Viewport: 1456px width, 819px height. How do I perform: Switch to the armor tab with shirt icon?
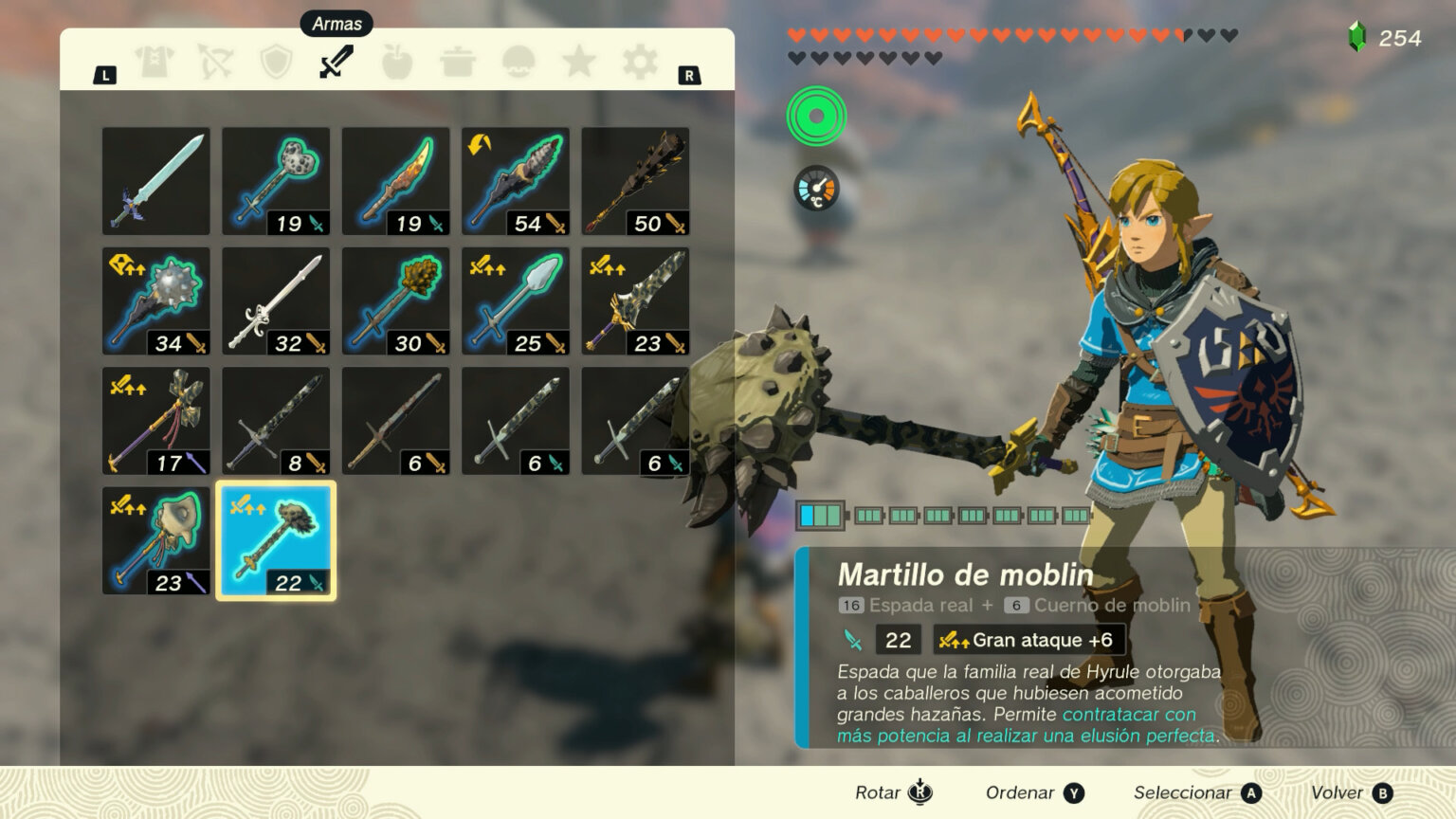click(x=155, y=63)
